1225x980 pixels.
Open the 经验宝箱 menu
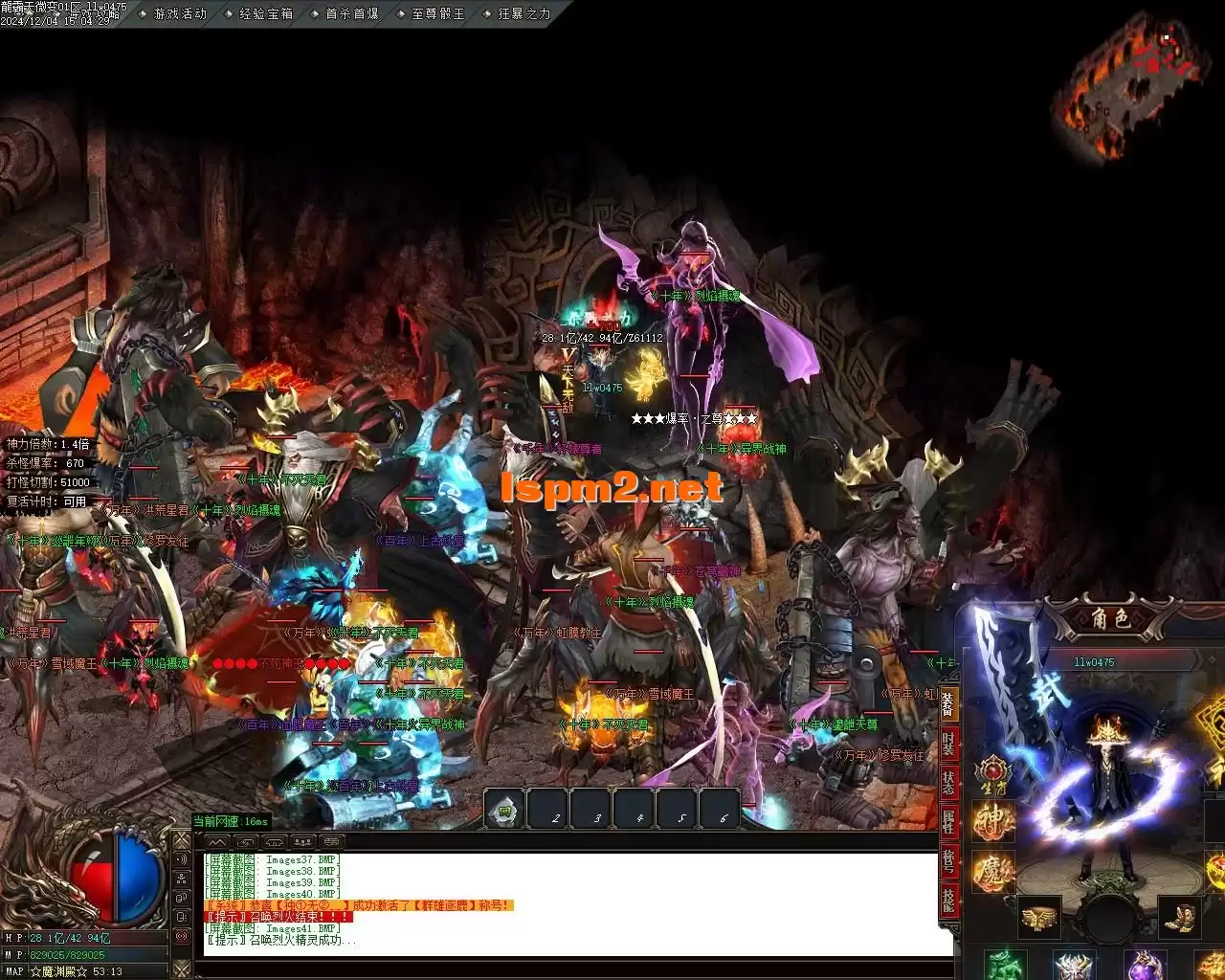[x=266, y=13]
